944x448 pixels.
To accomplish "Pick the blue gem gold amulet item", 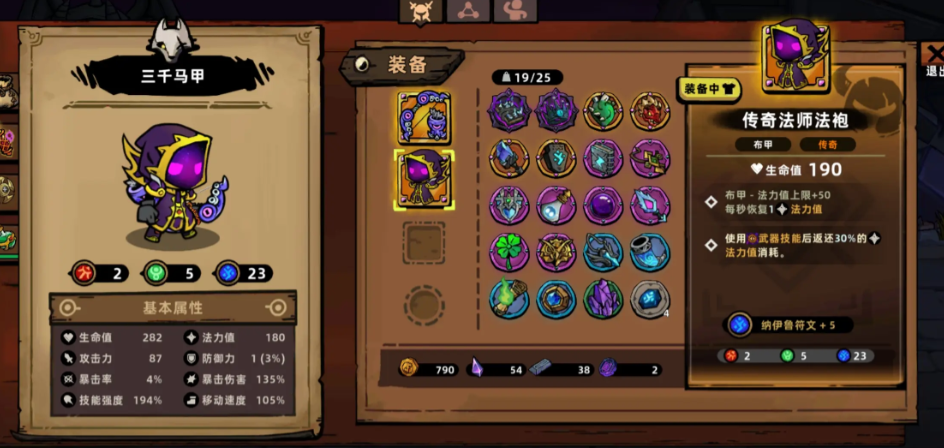I will (x=556, y=299).
